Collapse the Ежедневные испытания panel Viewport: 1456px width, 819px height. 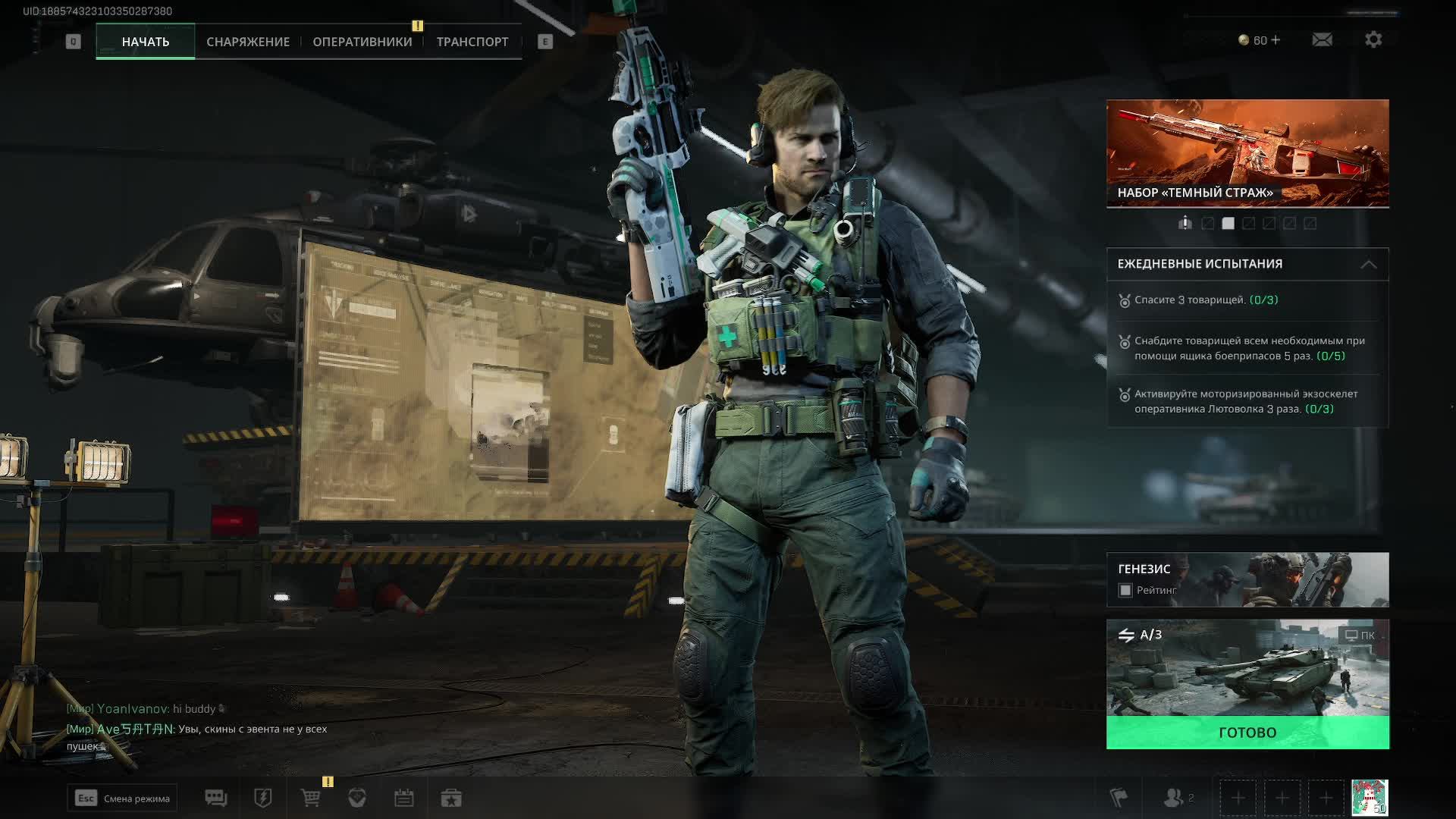pyautogui.click(x=1368, y=264)
